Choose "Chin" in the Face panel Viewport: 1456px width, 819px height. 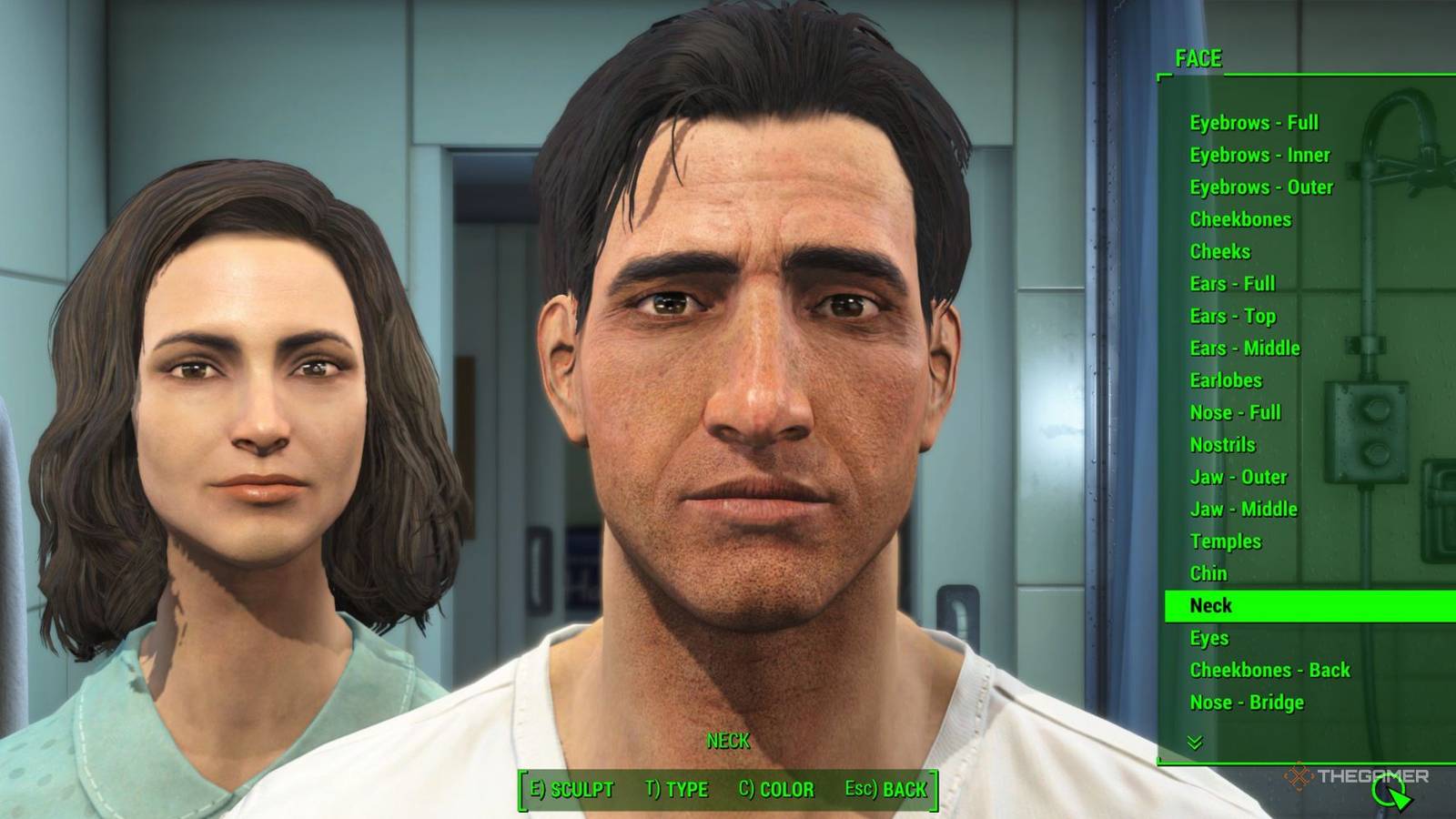[1208, 573]
